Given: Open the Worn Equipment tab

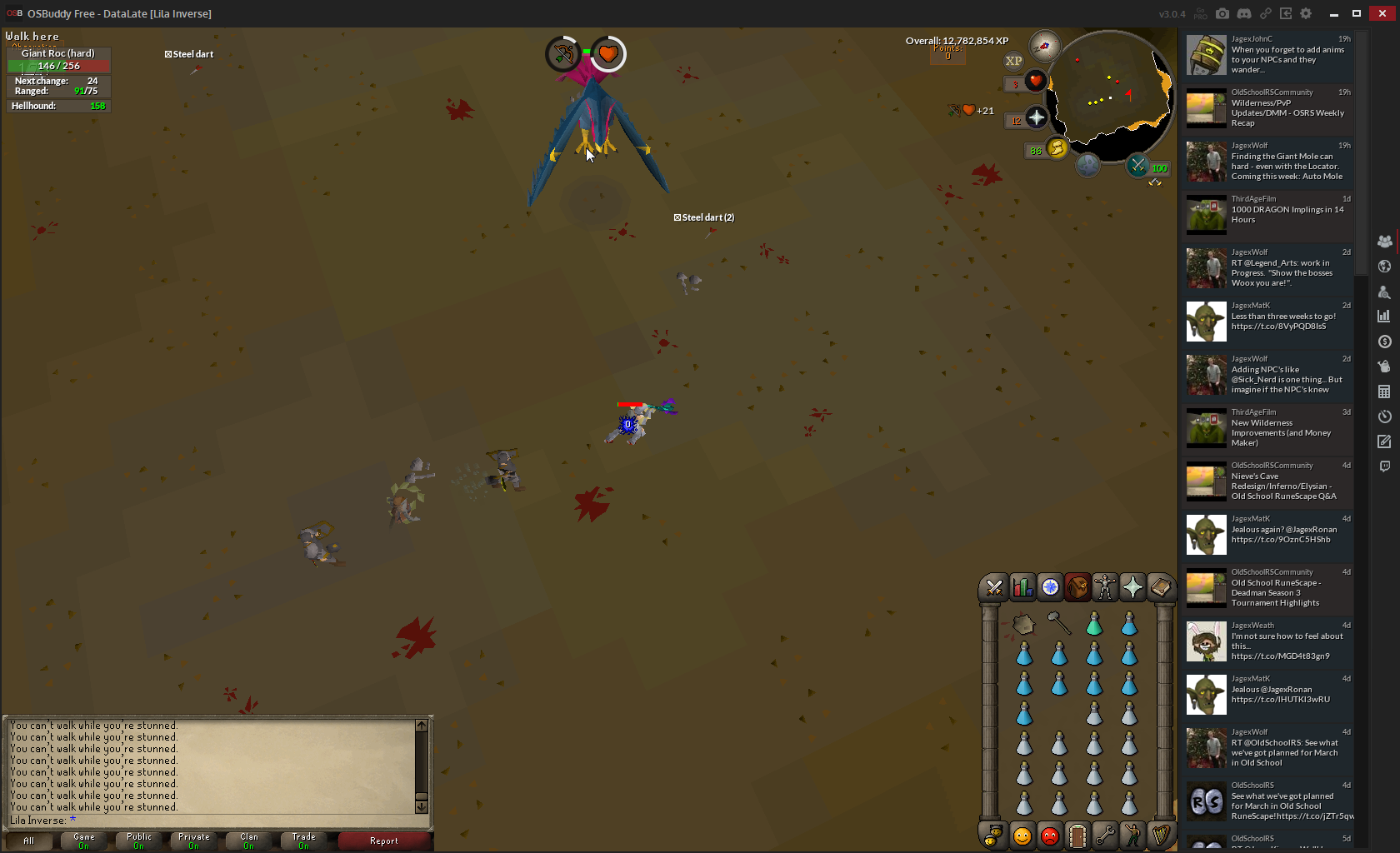Looking at the screenshot, I should [1105, 588].
